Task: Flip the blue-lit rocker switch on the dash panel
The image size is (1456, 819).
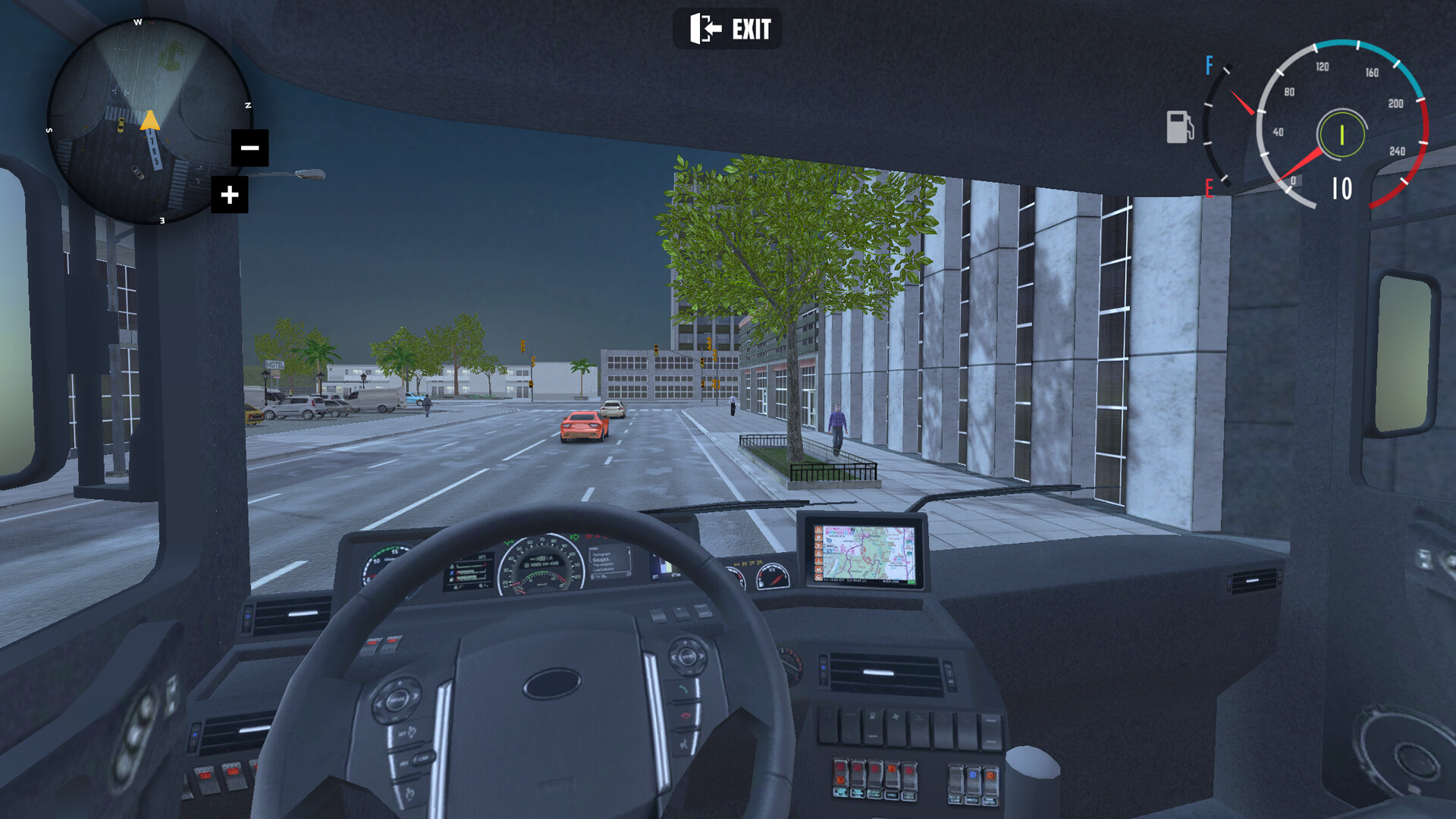Action: pos(972,775)
